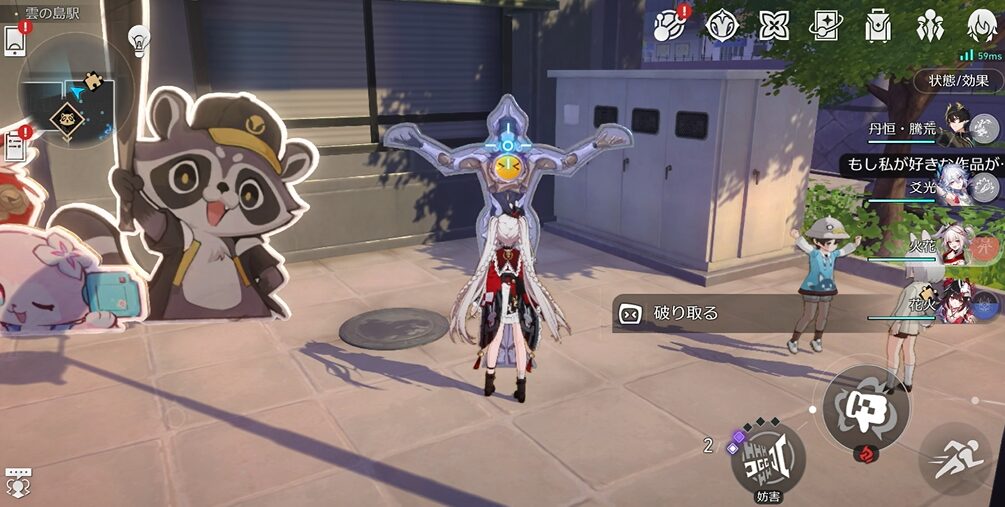Viewport: 1005px width, 507px height.
Task: Open the chat icon at the bottom left
Action: (x=18, y=482)
